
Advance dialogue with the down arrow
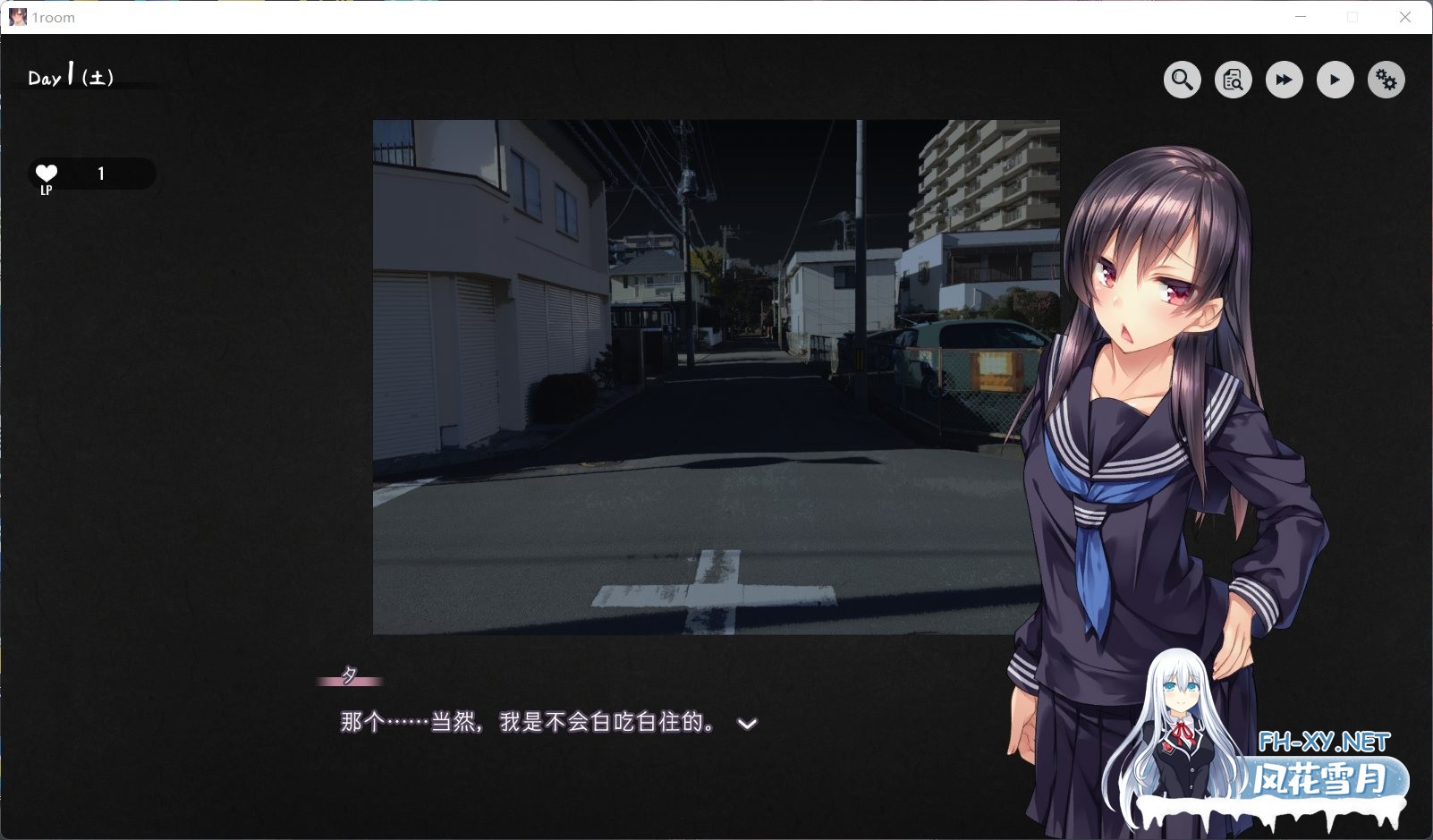[x=747, y=724]
